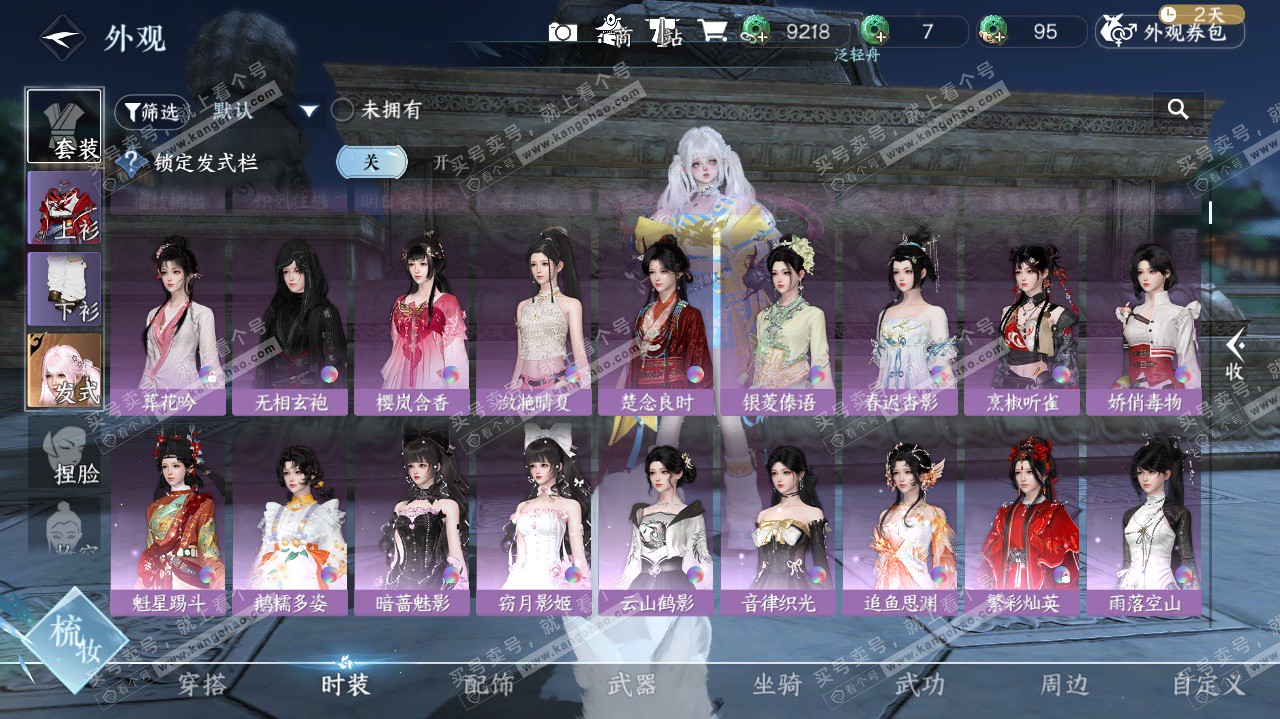Open the 梳妆 diamond button
The width and height of the screenshot is (1280, 719).
point(75,640)
